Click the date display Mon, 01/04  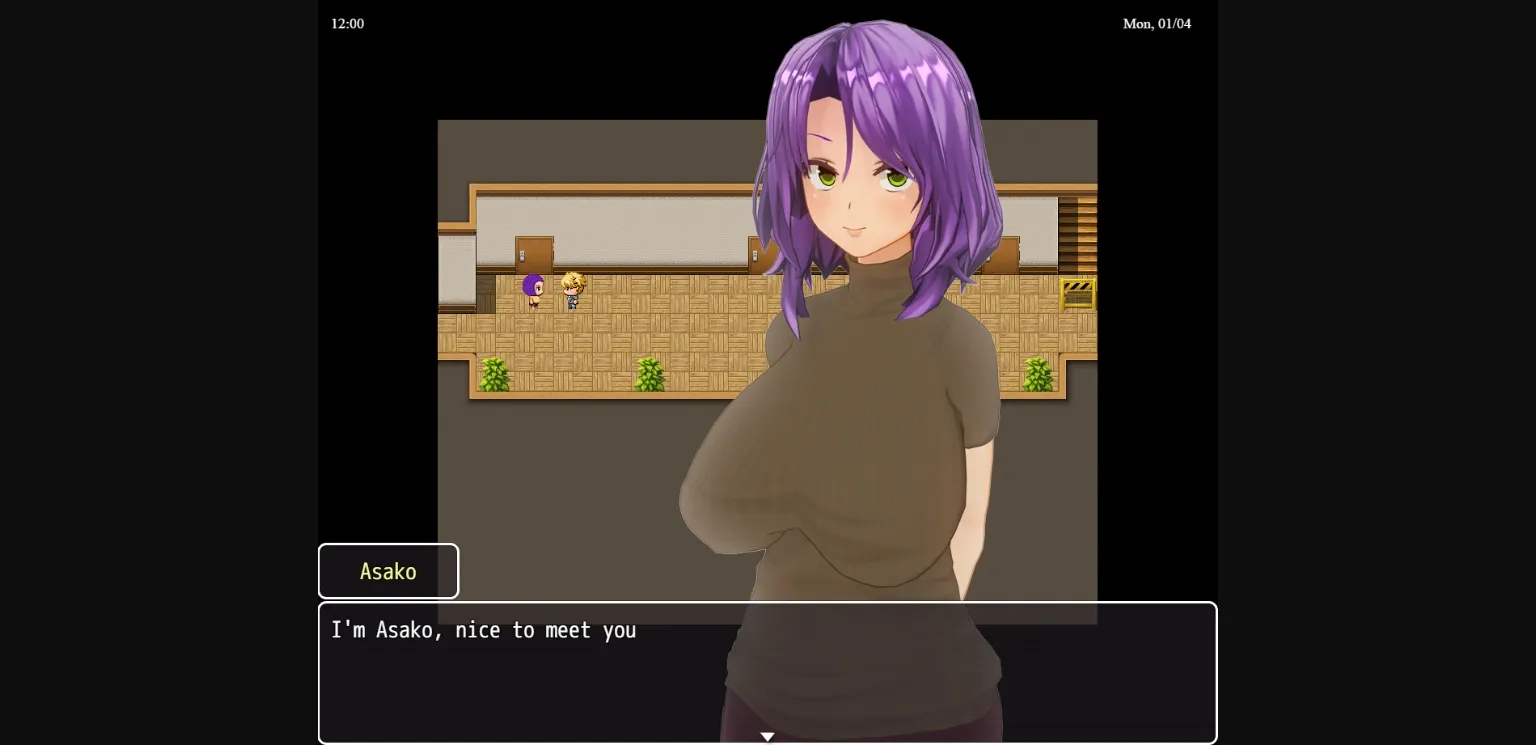1157,23
